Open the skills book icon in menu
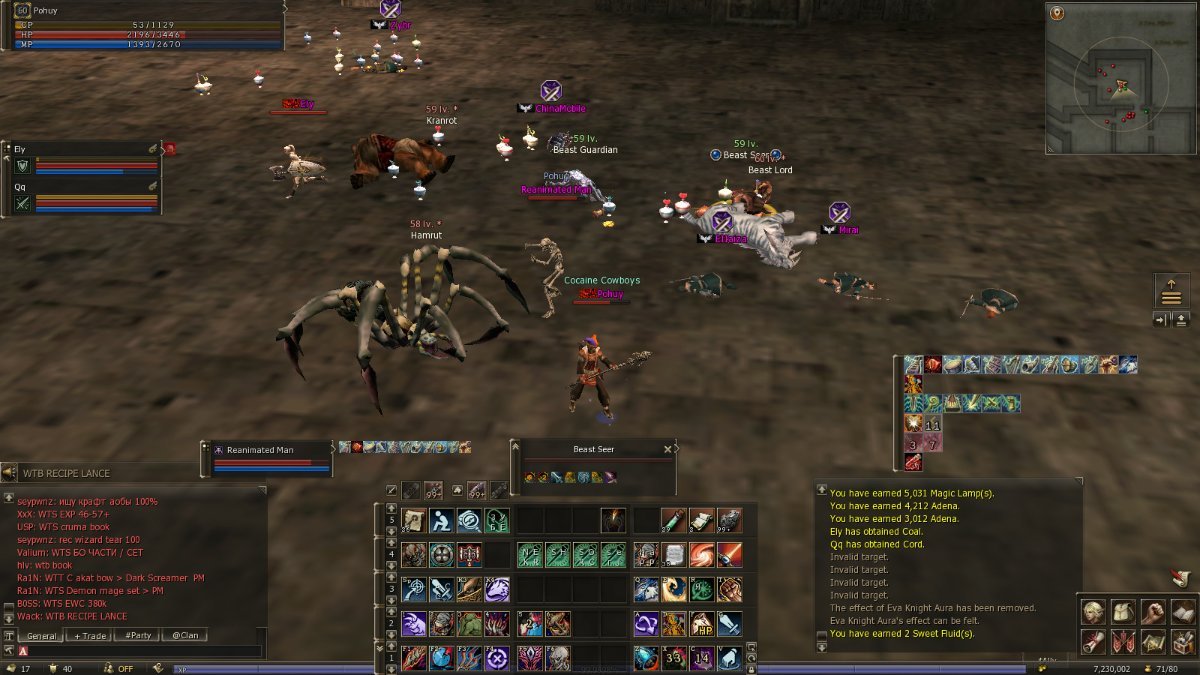The height and width of the screenshot is (675, 1200). click(x=1182, y=612)
